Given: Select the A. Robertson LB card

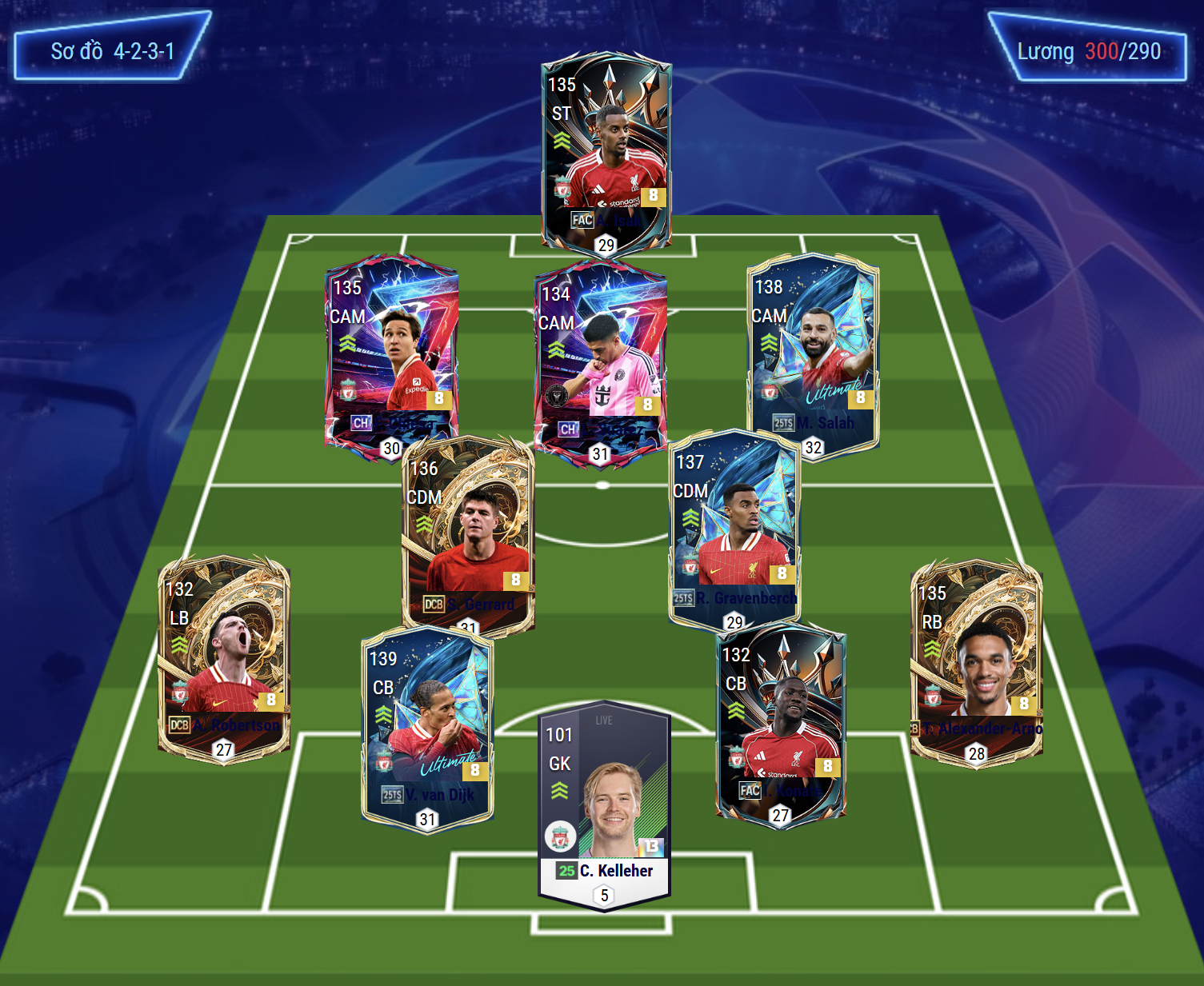Looking at the screenshot, I should pos(224,657).
